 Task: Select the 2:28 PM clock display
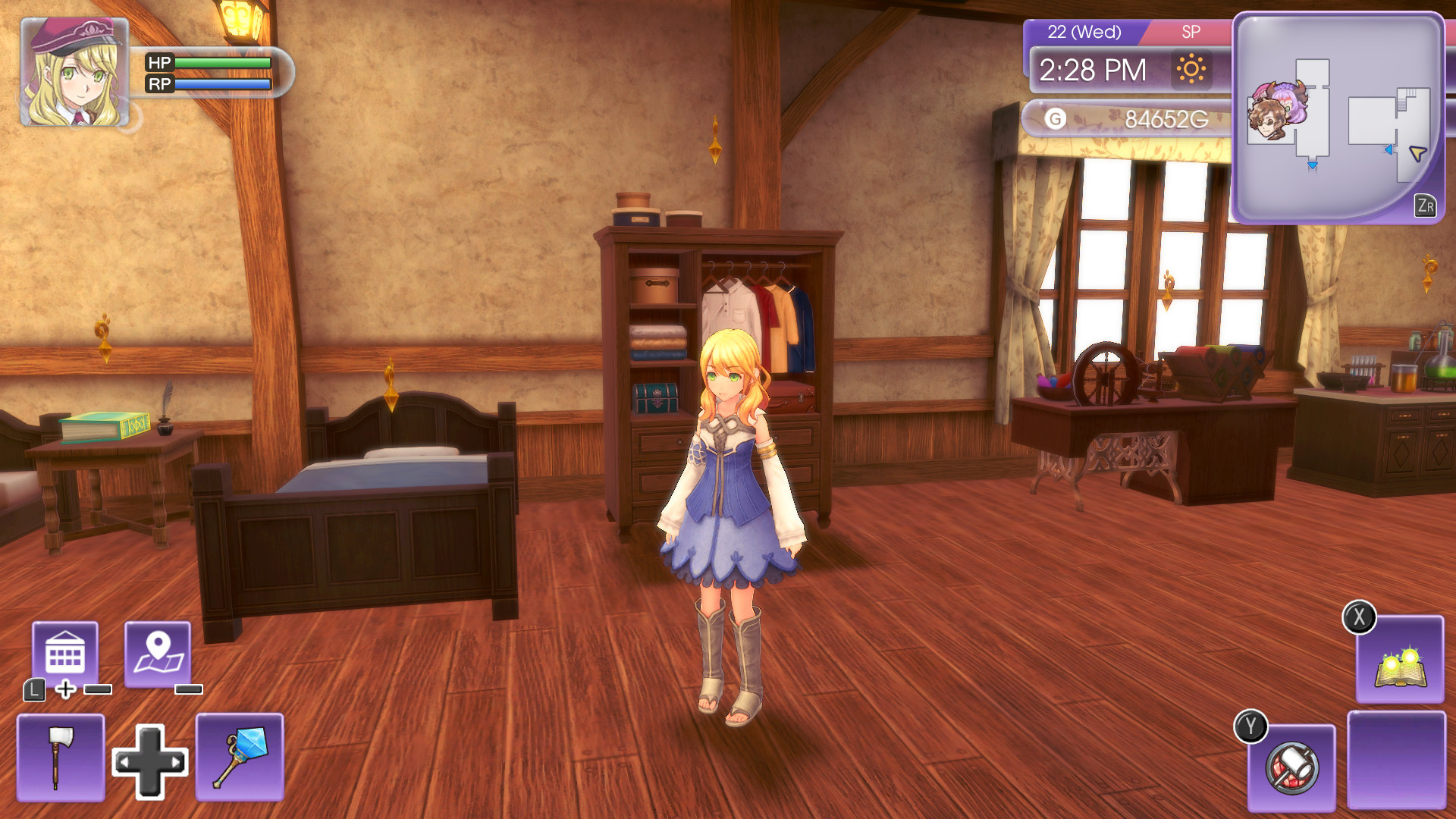[1094, 71]
